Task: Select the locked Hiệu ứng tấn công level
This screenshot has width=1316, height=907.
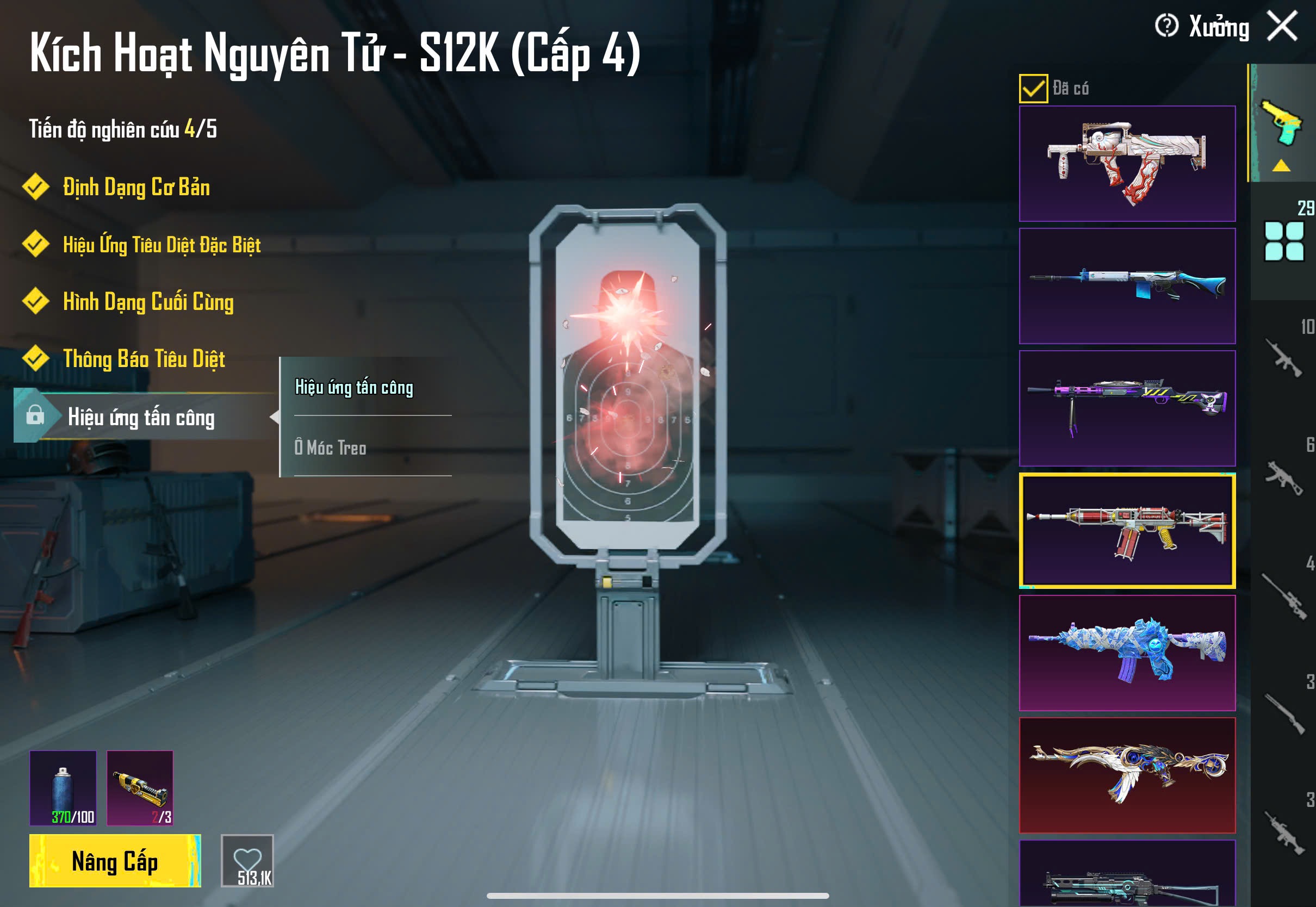Action: pos(141,418)
